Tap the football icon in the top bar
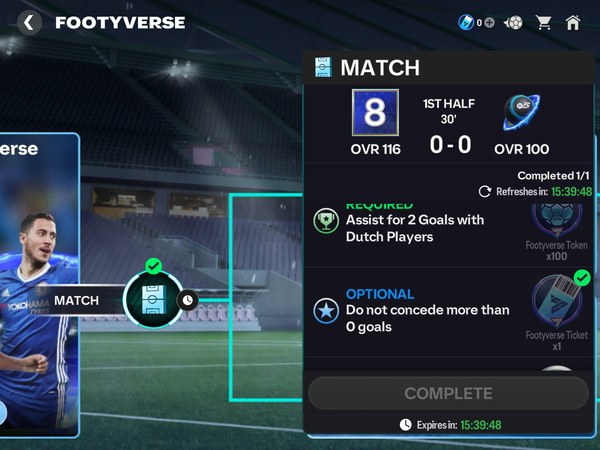Image resolution: width=600 pixels, height=450 pixels. point(514,22)
